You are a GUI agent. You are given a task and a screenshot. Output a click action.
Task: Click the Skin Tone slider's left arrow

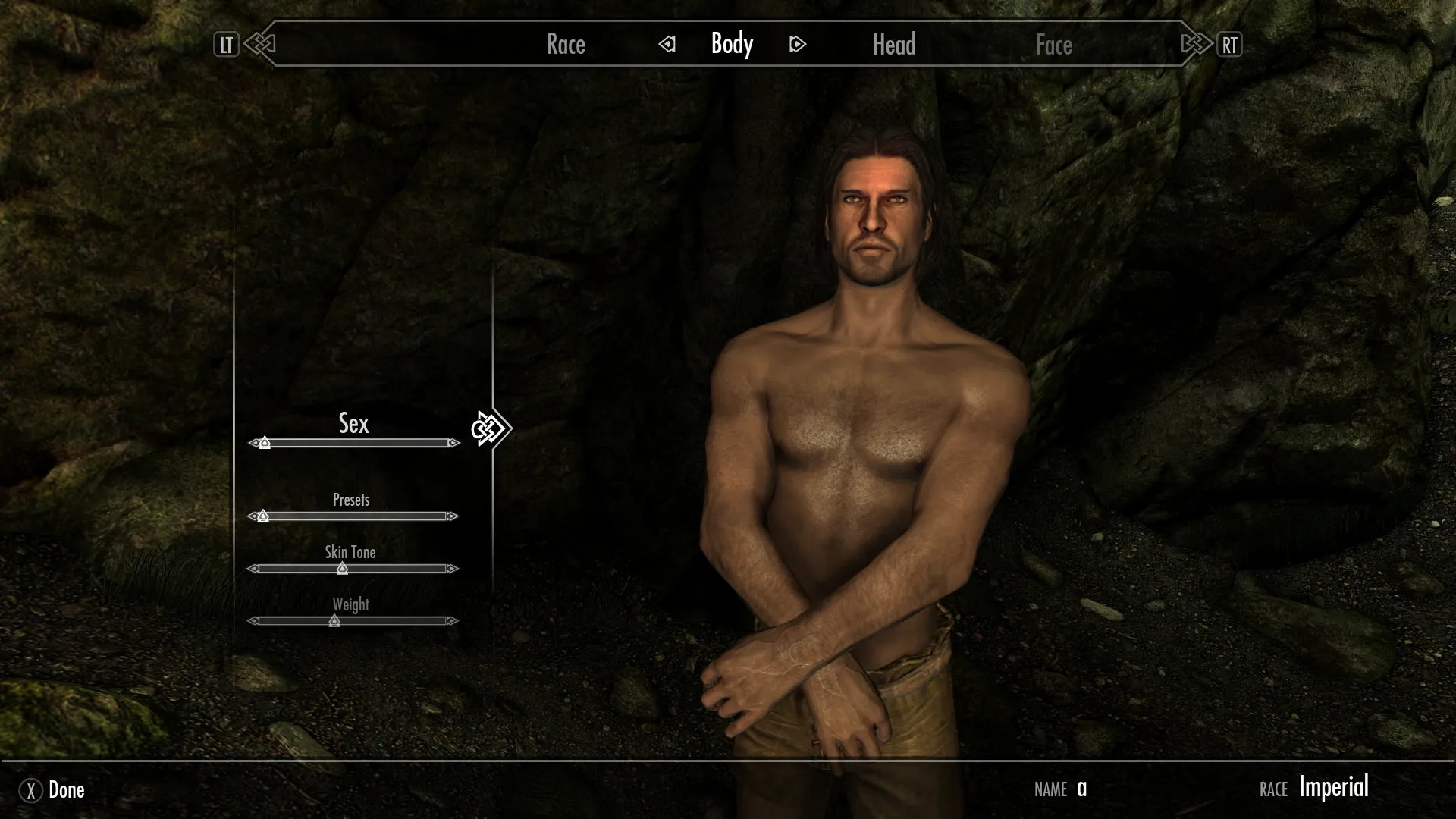253,569
